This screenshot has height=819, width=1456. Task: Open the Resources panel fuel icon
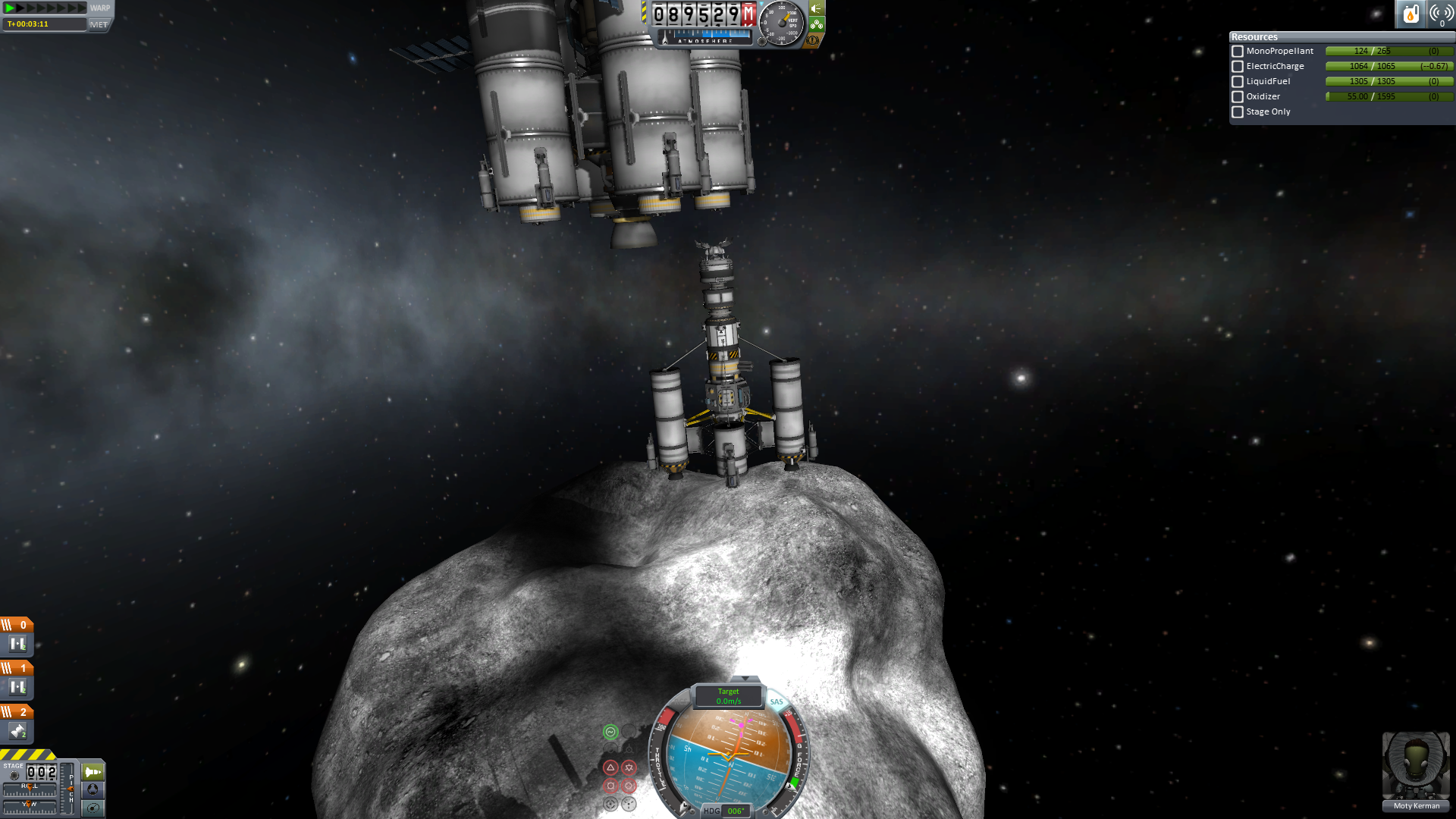[x=1410, y=14]
